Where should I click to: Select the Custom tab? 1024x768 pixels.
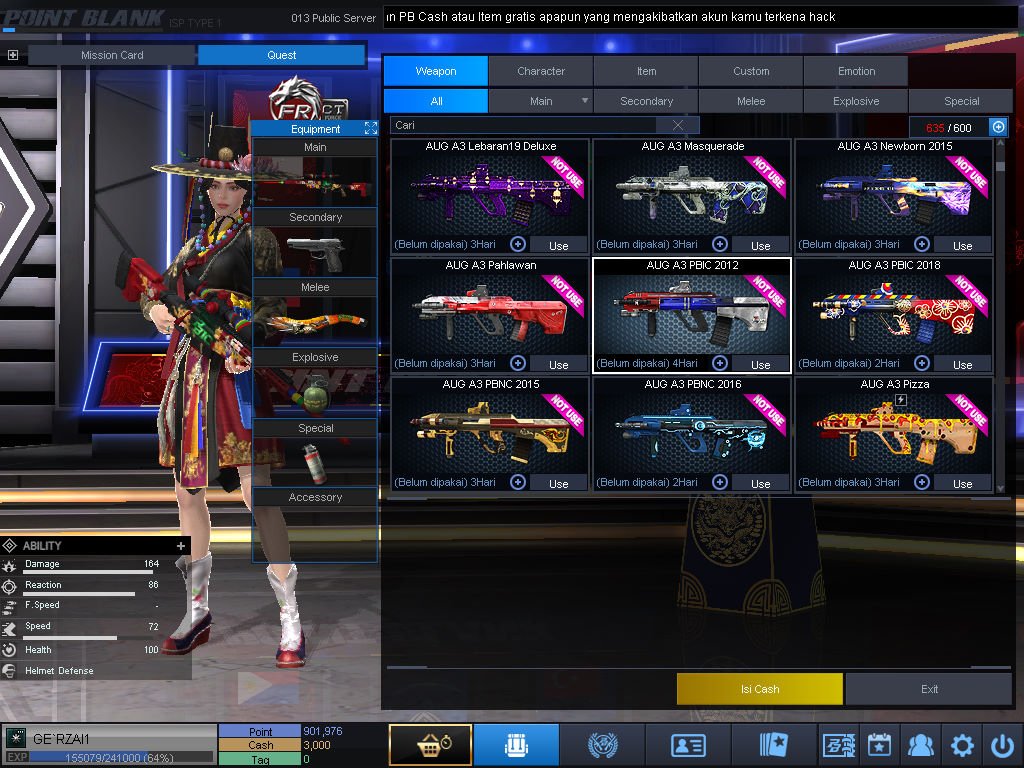click(x=751, y=71)
